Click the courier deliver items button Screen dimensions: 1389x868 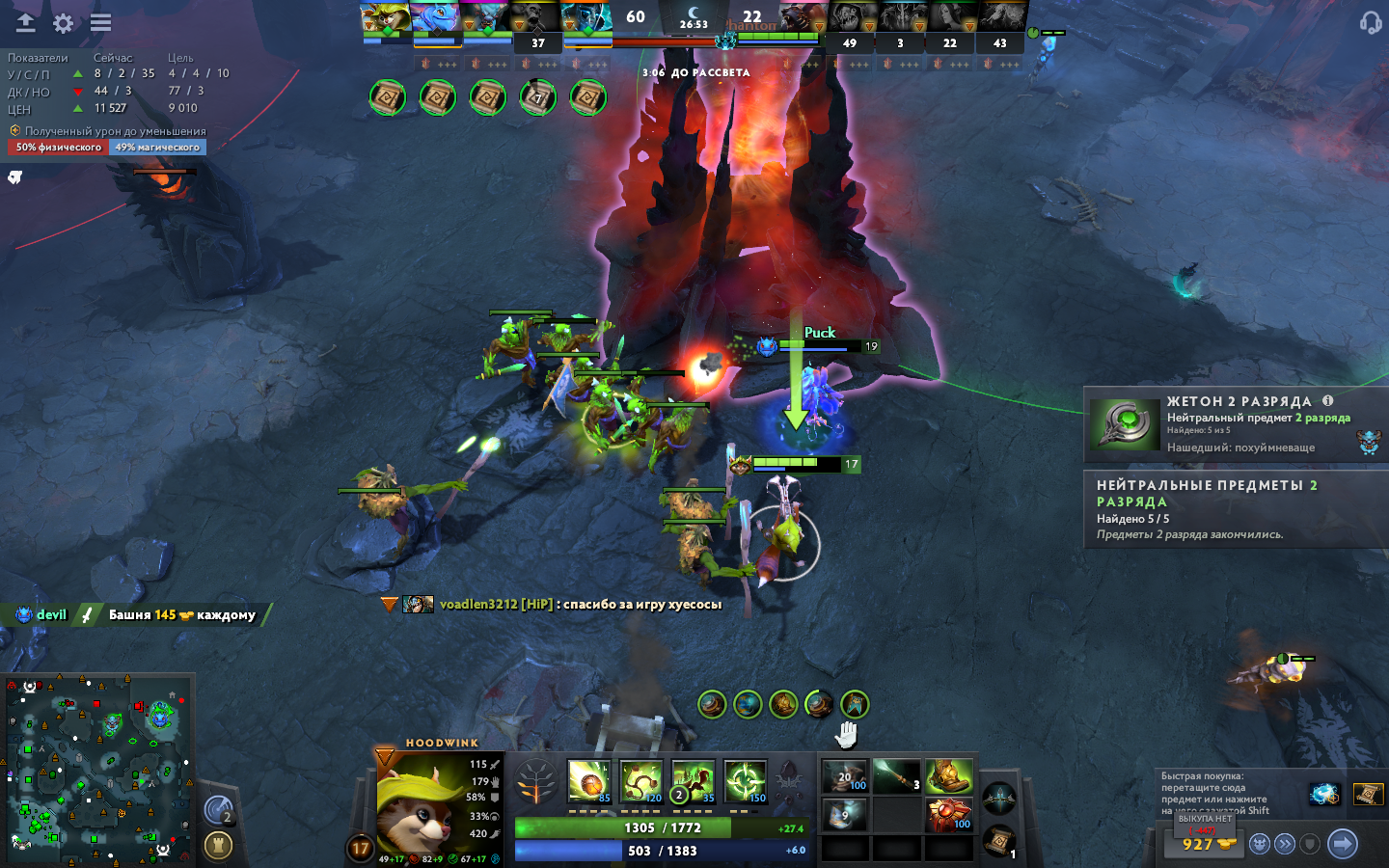coord(1285,845)
